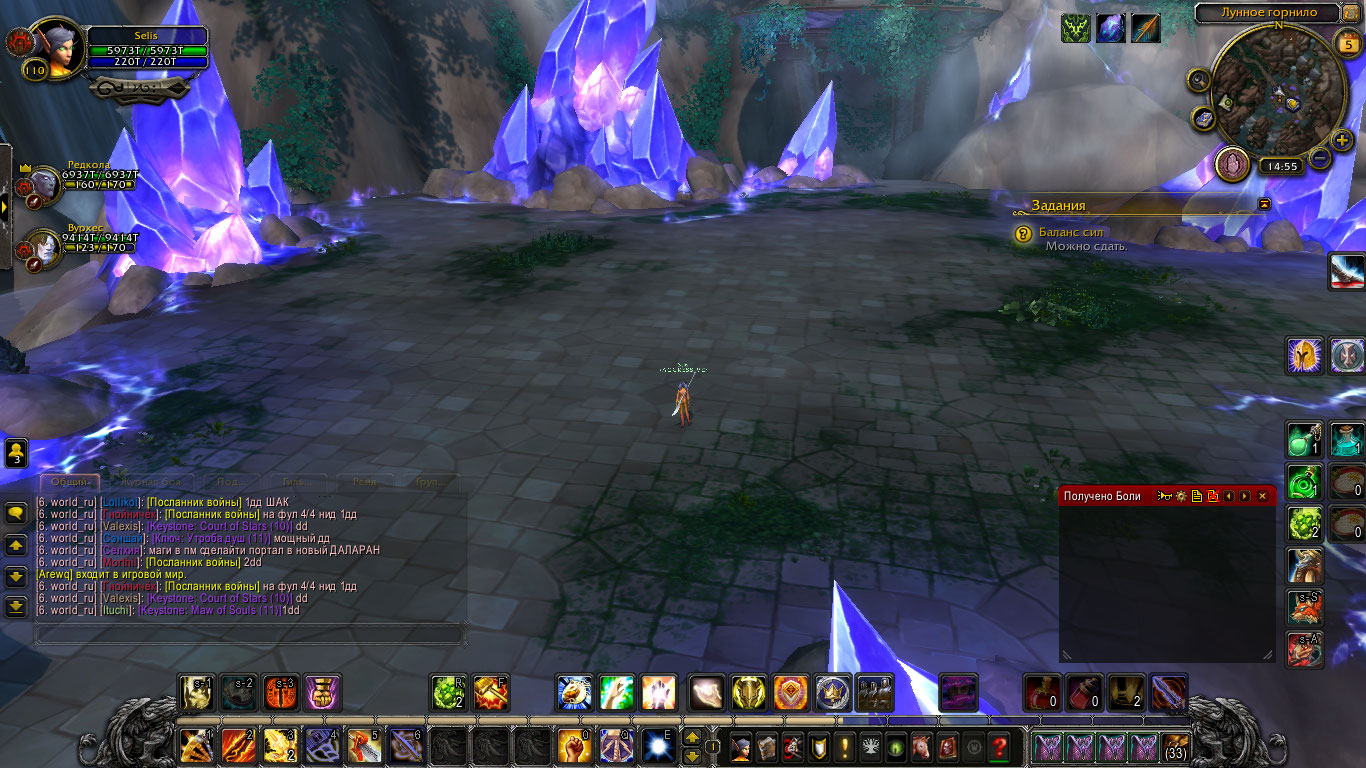Viewport: 1366px width, 768px height.
Task: Click Selis's player portrait
Action: [57, 49]
